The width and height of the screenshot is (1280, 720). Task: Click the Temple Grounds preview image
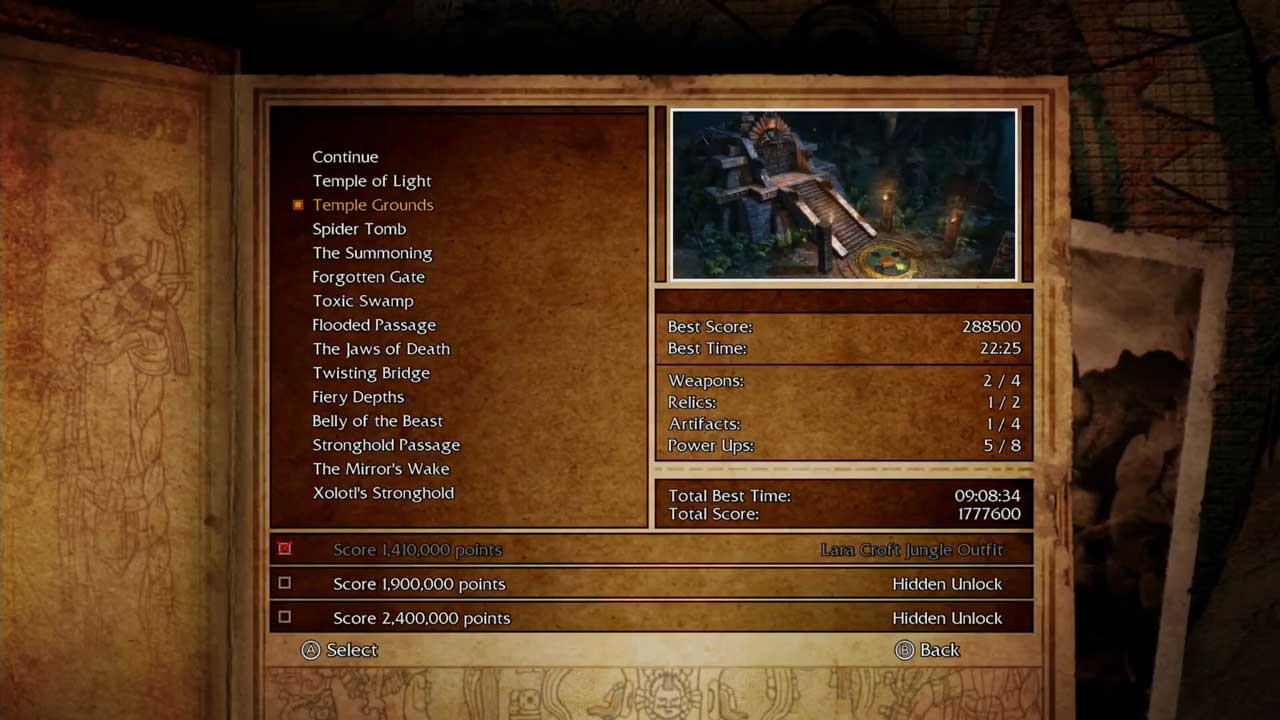tap(844, 195)
